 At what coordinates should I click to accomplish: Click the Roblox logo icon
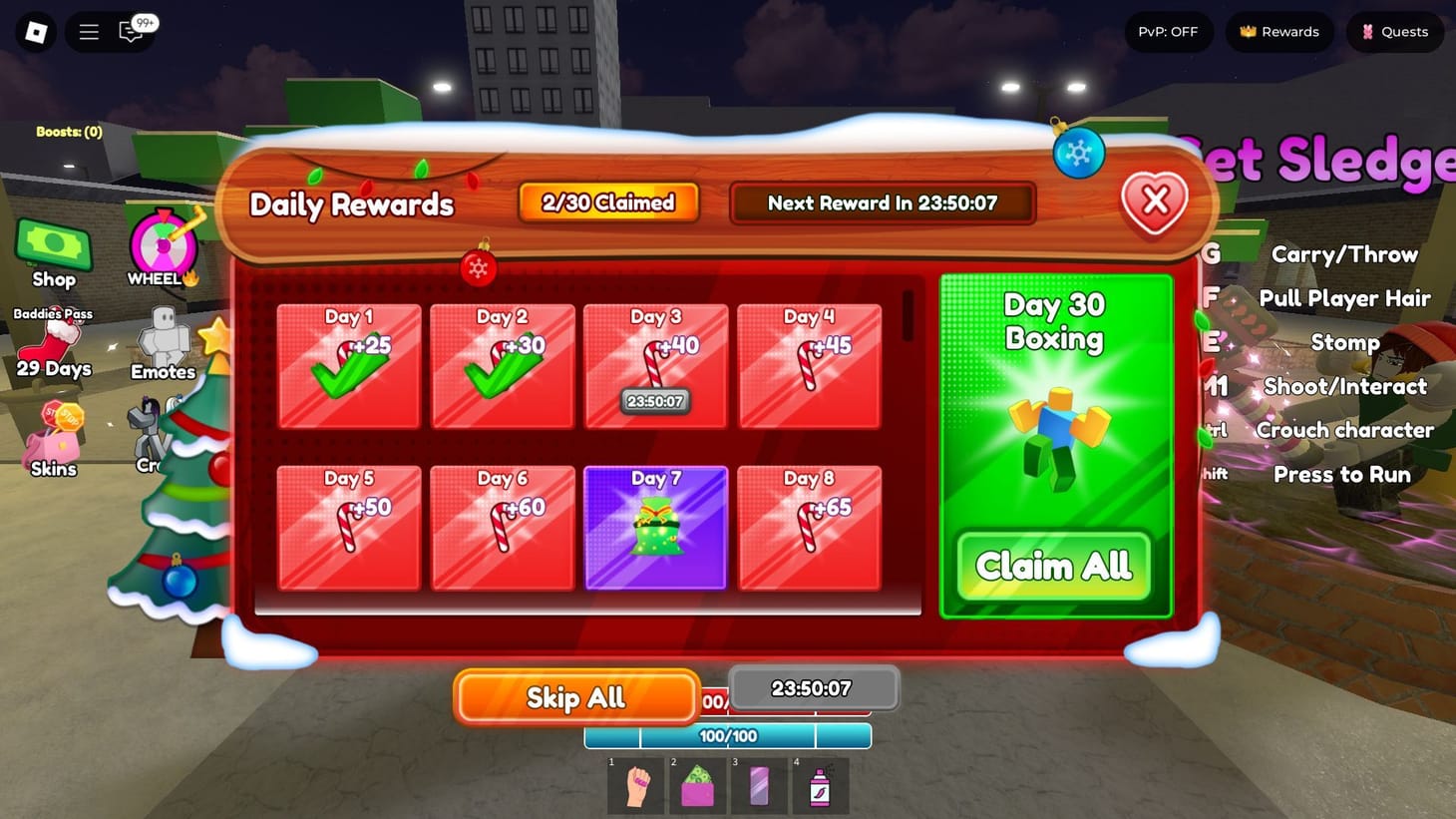click(34, 31)
